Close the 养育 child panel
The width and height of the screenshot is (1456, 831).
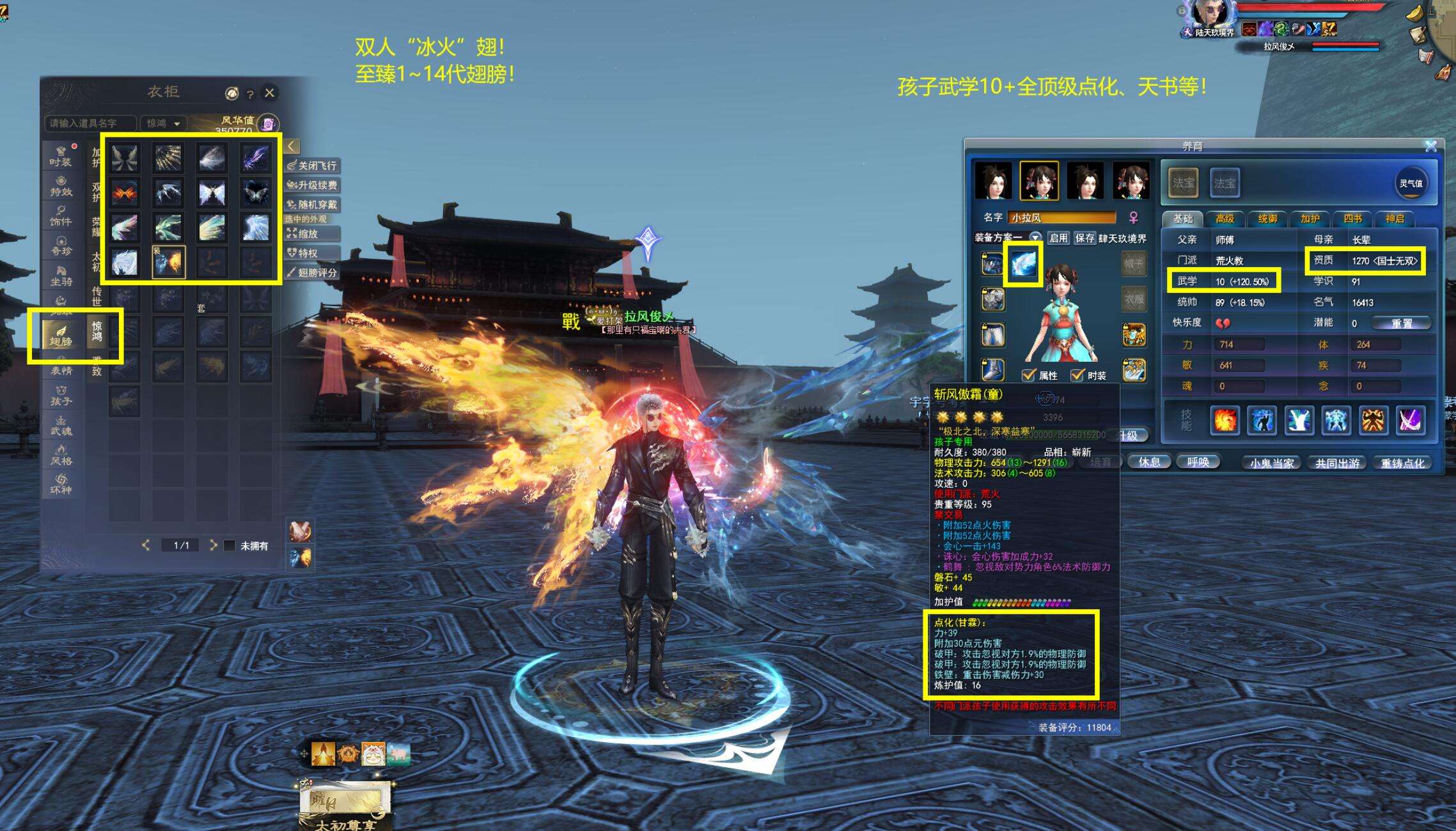(x=1431, y=146)
